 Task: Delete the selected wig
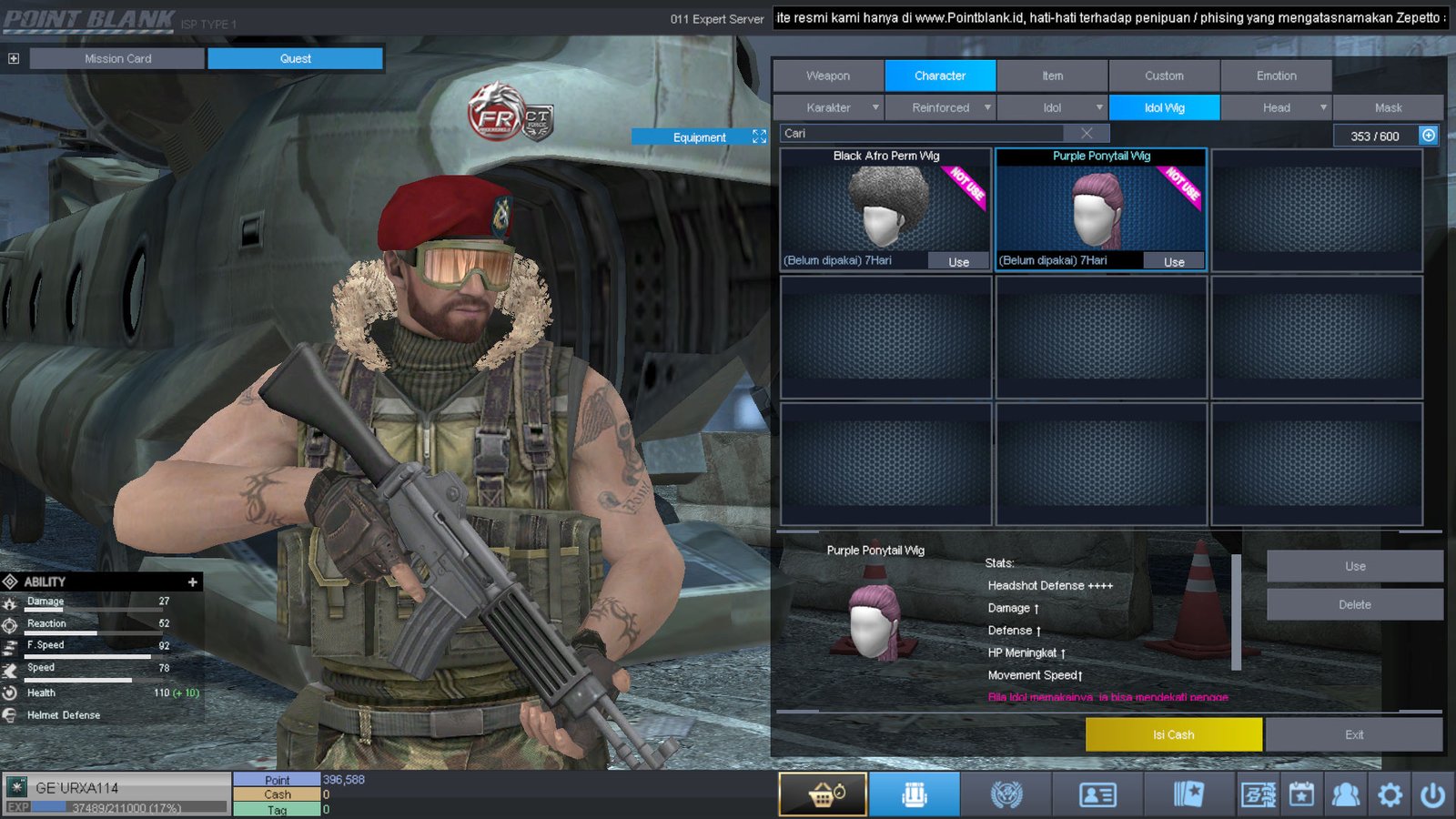coord(1354,604)
